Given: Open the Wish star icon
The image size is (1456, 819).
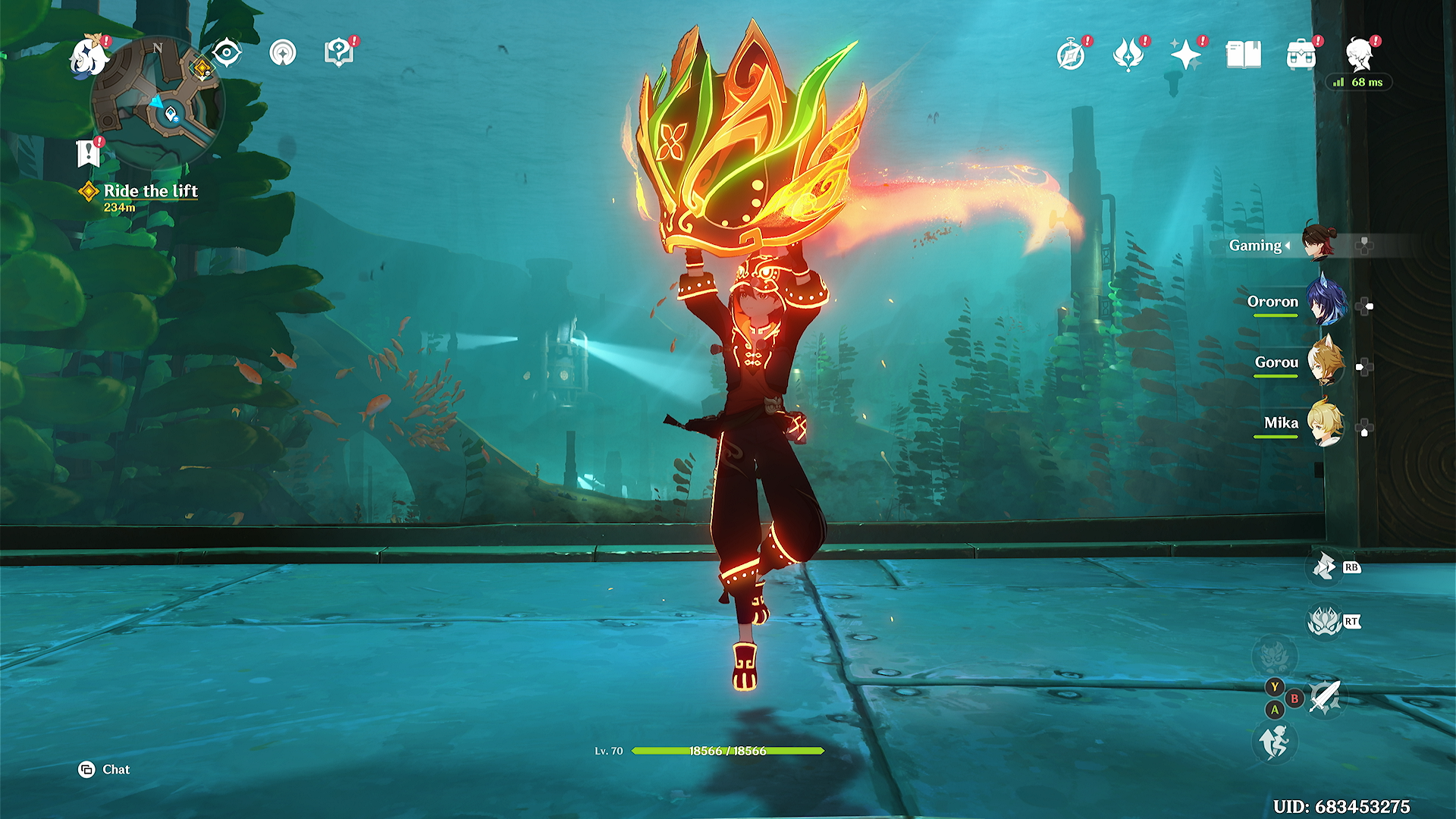Looking at the screenshot, I should tap(1185, 55).
